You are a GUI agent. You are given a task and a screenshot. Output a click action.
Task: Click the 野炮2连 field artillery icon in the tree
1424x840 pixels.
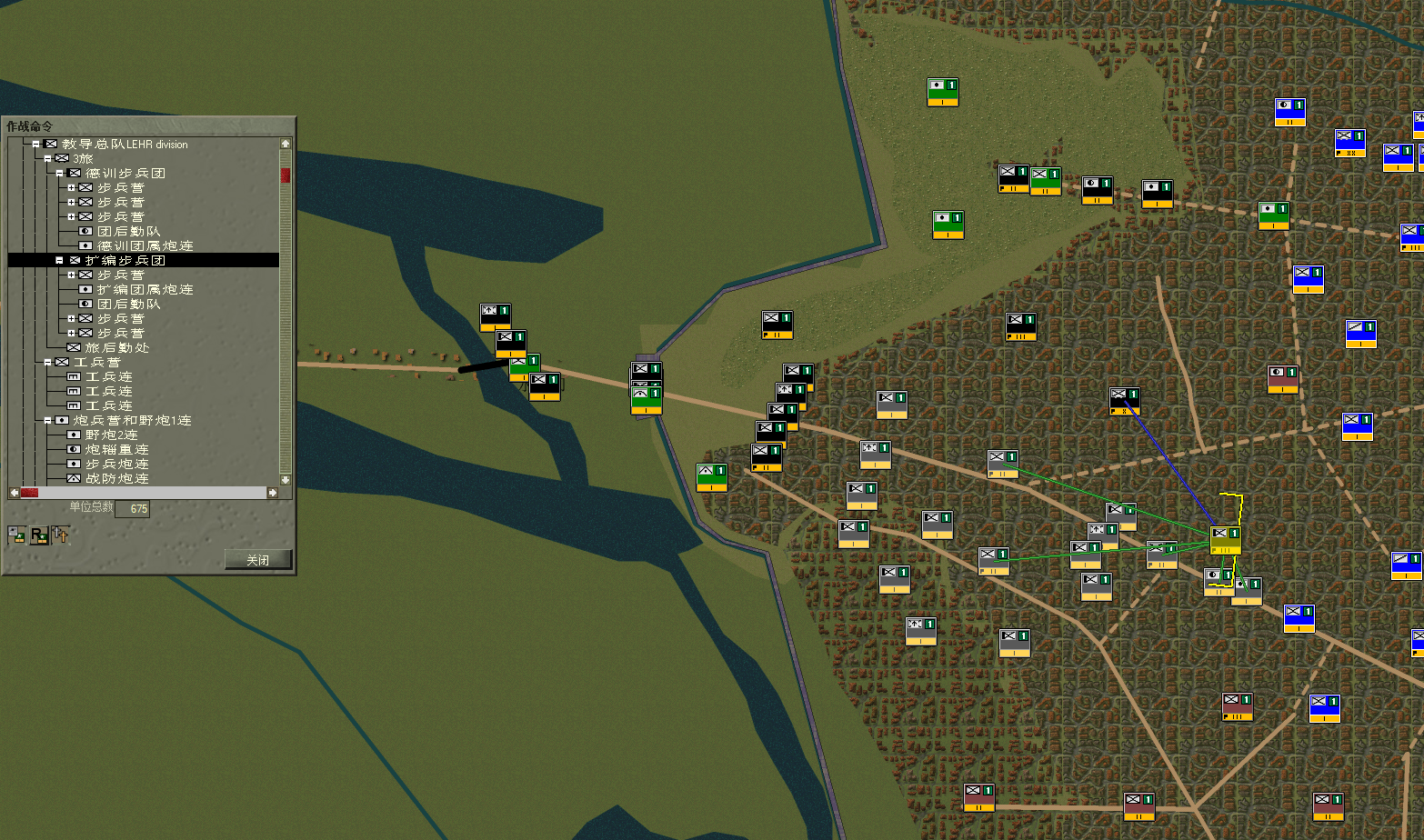[x=75, y=434]
